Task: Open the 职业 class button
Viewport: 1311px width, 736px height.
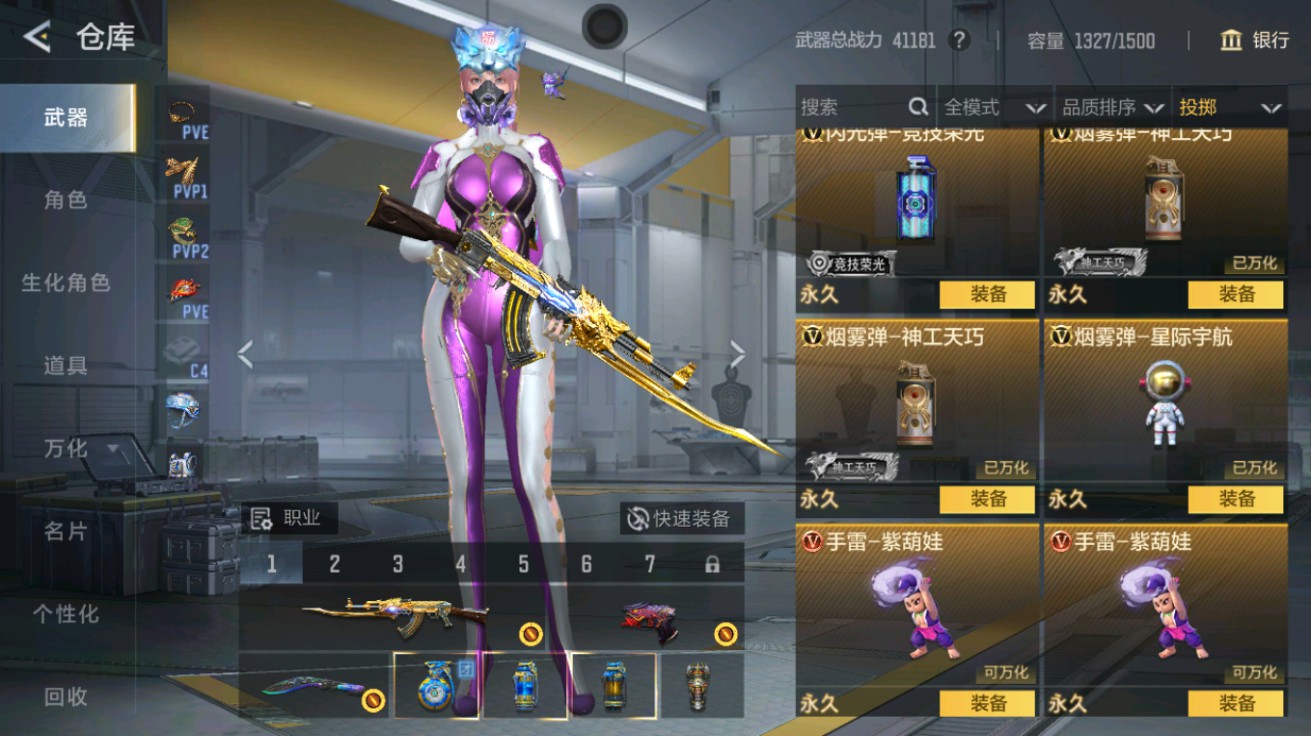Action: coord(289,517)
